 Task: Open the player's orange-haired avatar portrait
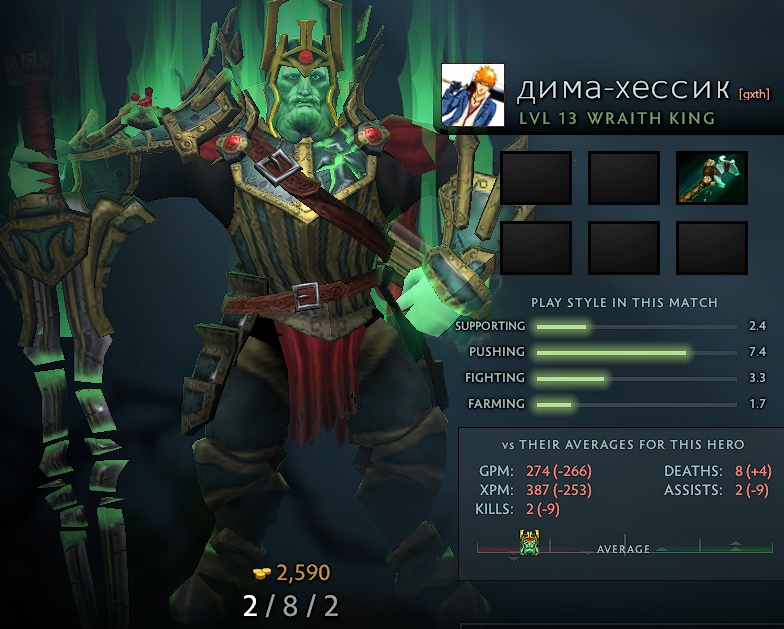473,95
